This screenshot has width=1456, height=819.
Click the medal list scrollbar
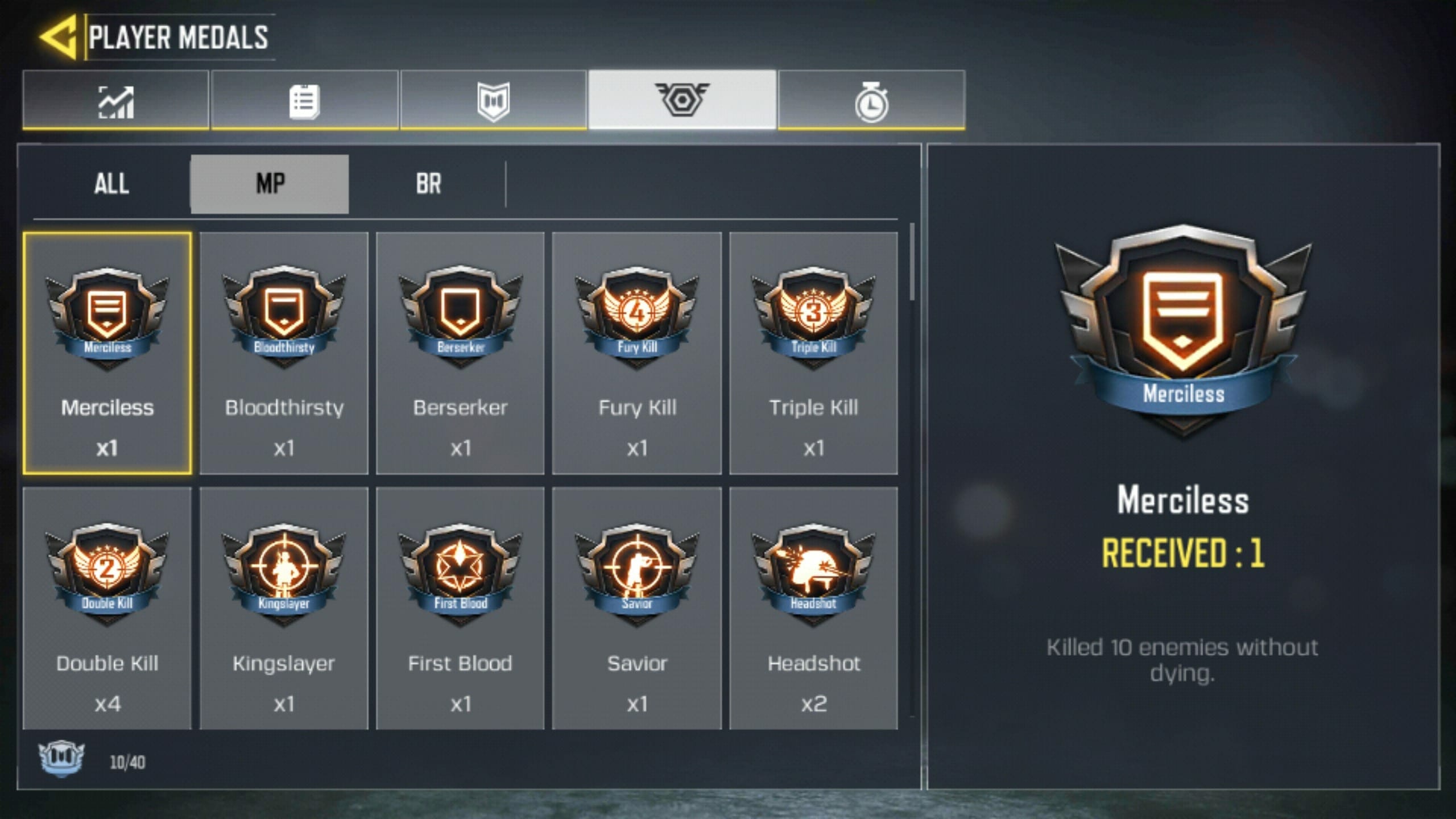click(x=912, y=262)
